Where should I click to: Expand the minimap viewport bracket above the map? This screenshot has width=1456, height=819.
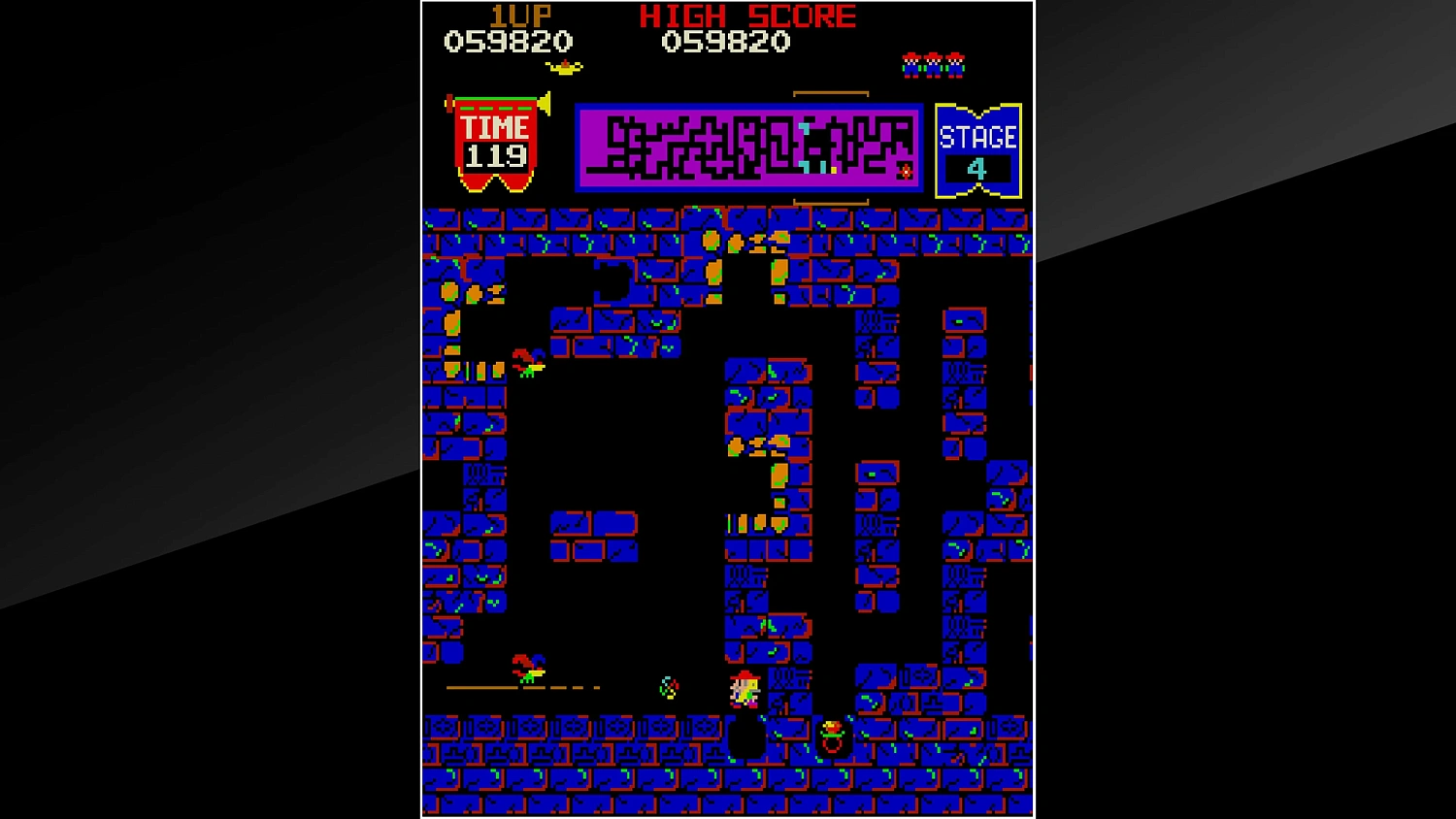pyautogui.click(x=831, y=92)
